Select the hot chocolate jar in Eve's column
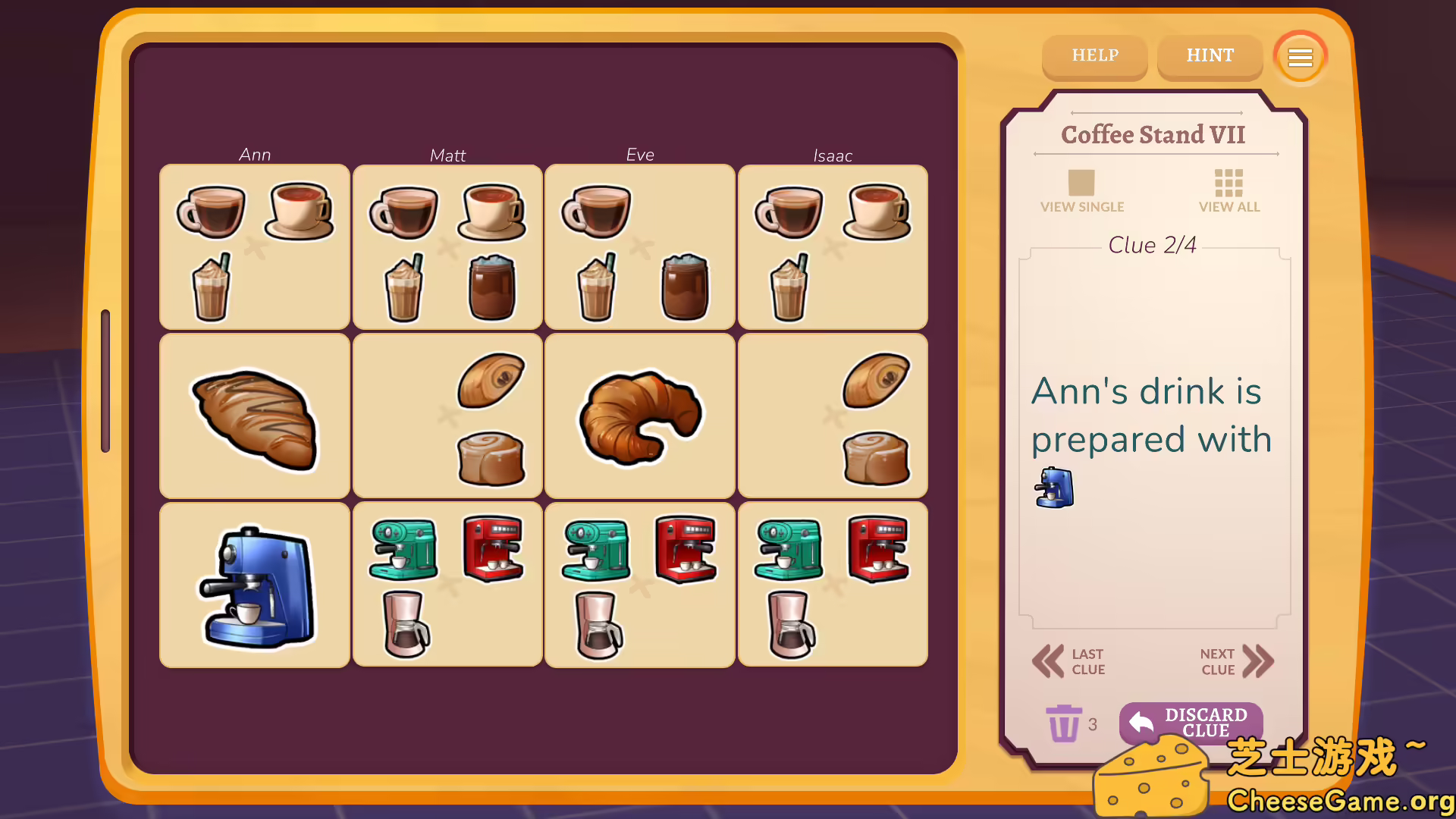 pyautogui.click(x=685, y=287)
